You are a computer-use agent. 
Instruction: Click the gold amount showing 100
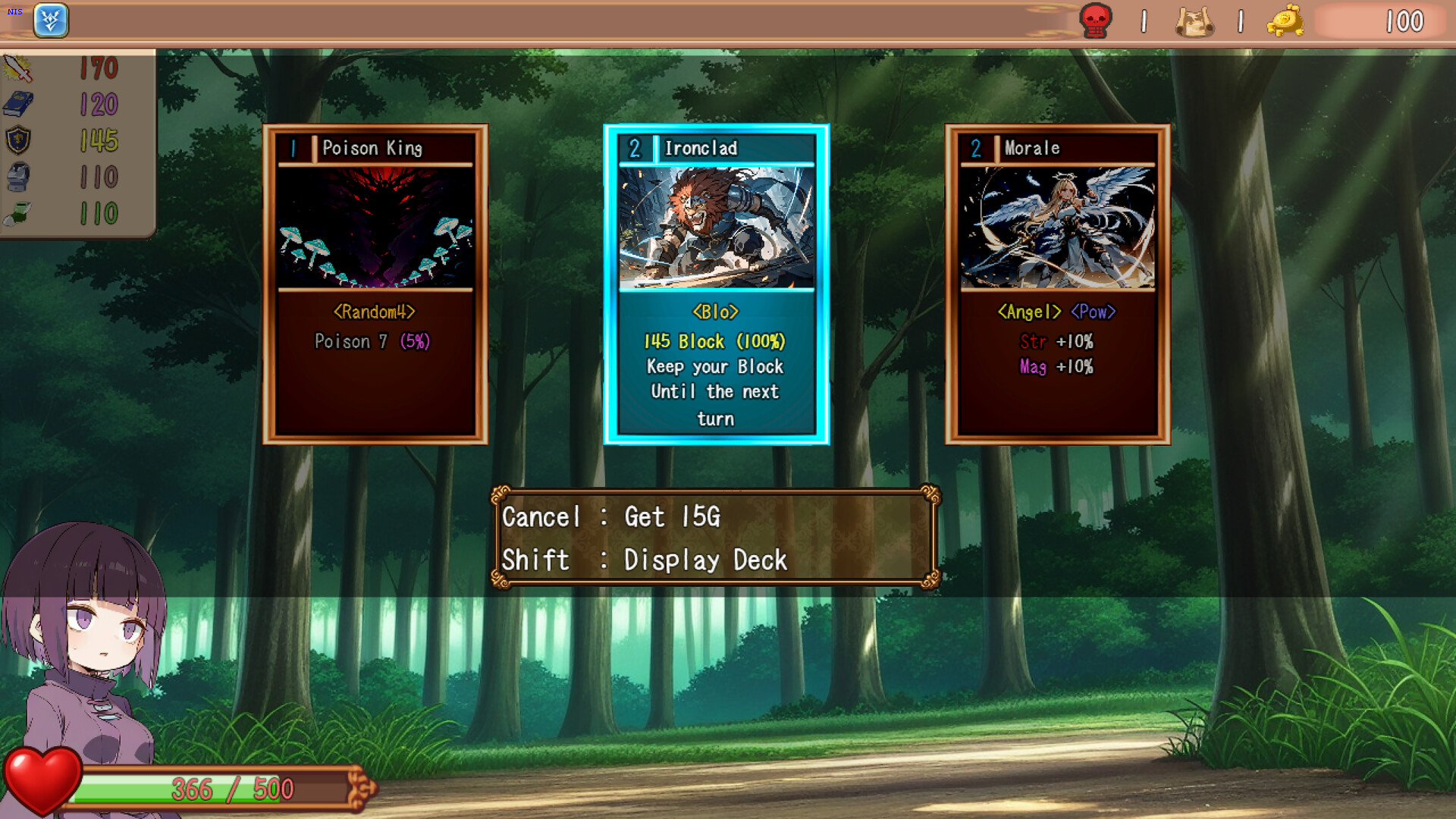click(1406, 21)
